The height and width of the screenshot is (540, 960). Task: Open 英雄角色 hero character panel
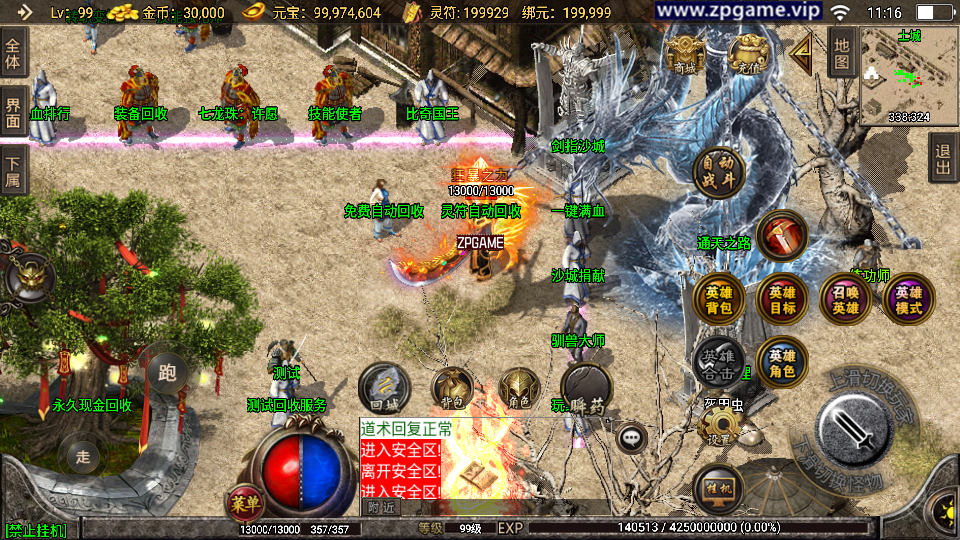point(782,361)
